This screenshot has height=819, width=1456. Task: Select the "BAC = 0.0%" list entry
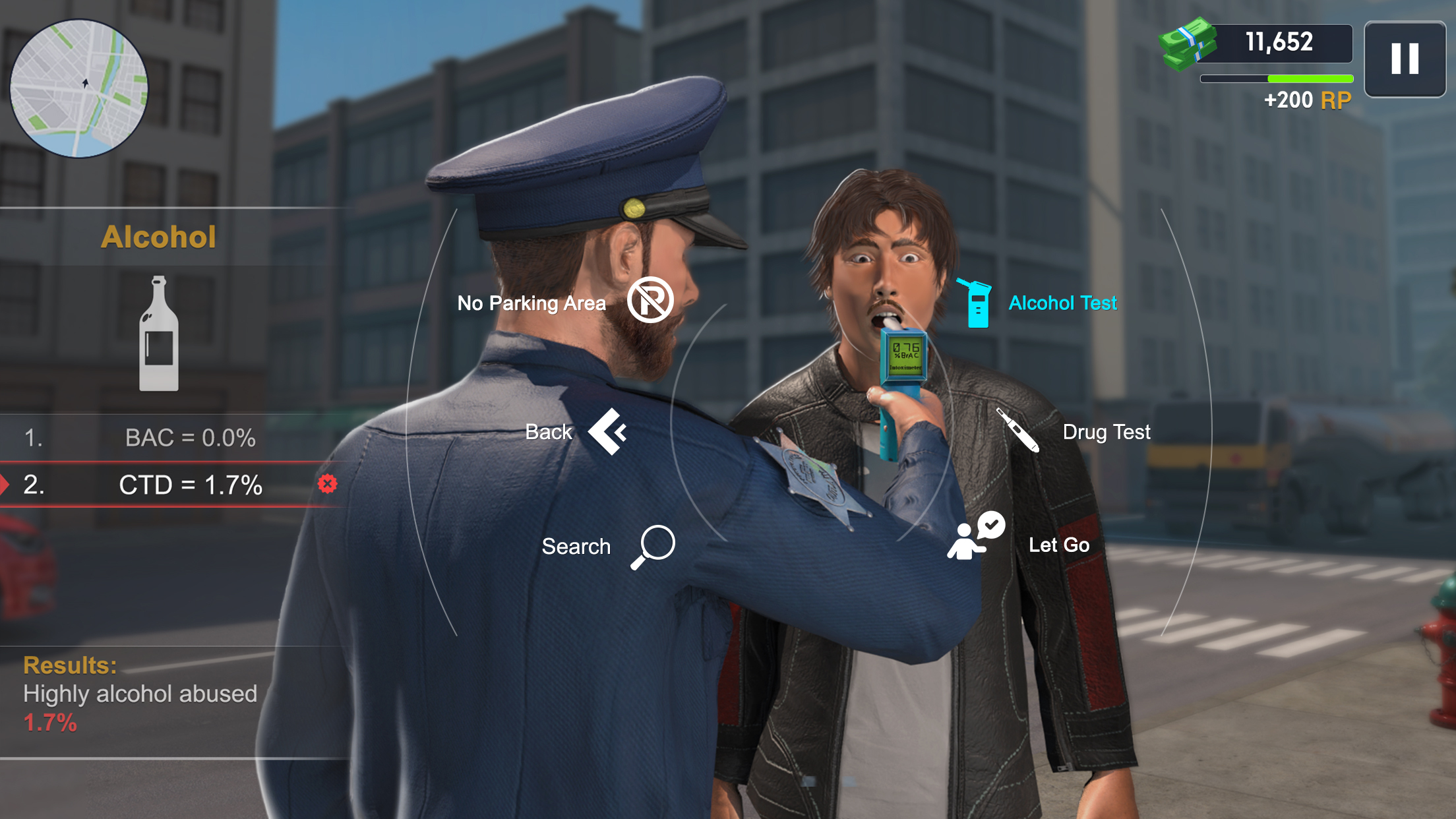point(190,437)
